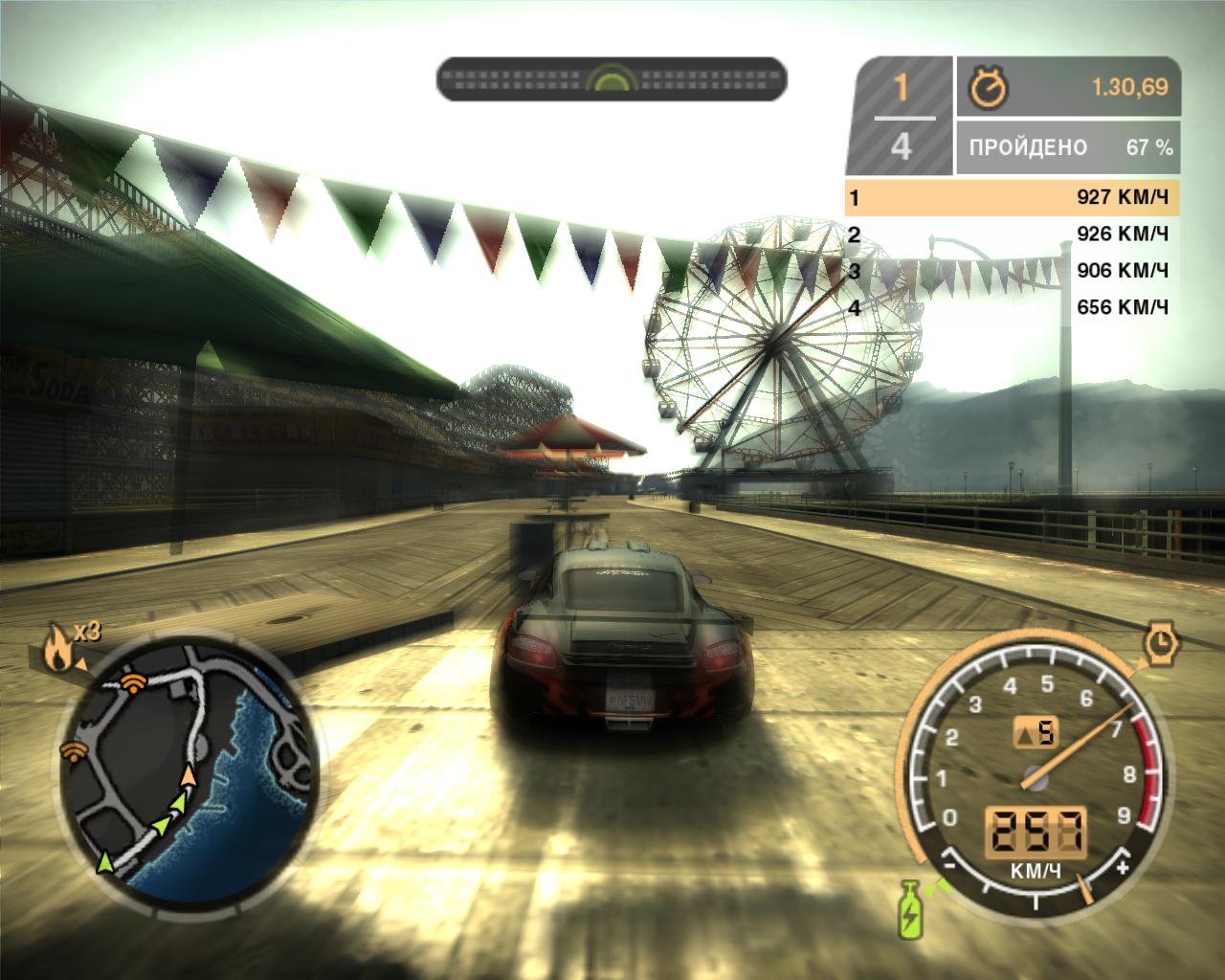Click the orange lap timer stopwatch icon
This screenshot has width=1225, height=980.
click(x=985, y=88)
